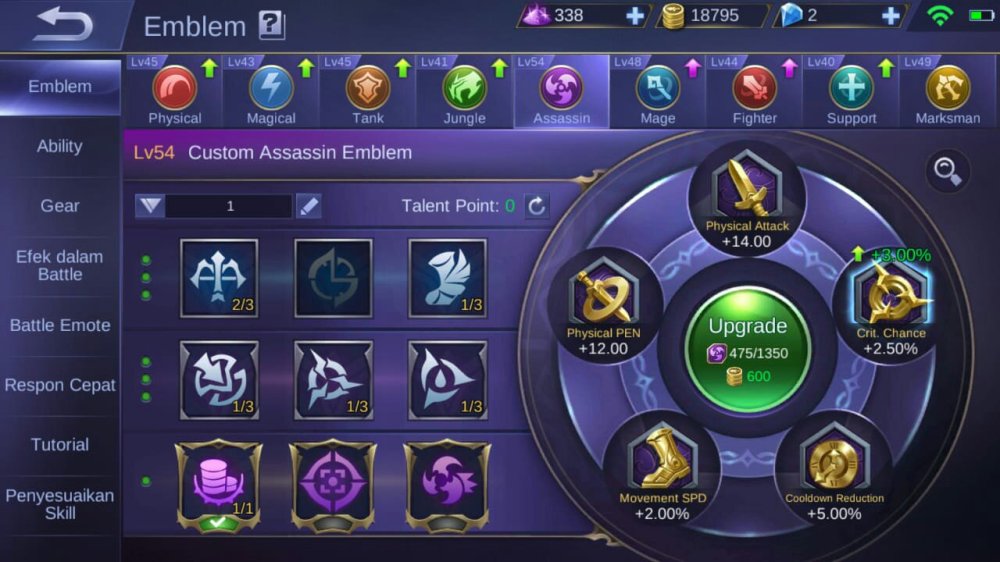This screenshot has height=562, width=1000.
Task: Open the Marksman emblem tab
Action: pyautogui.click(x=947, y=92)
